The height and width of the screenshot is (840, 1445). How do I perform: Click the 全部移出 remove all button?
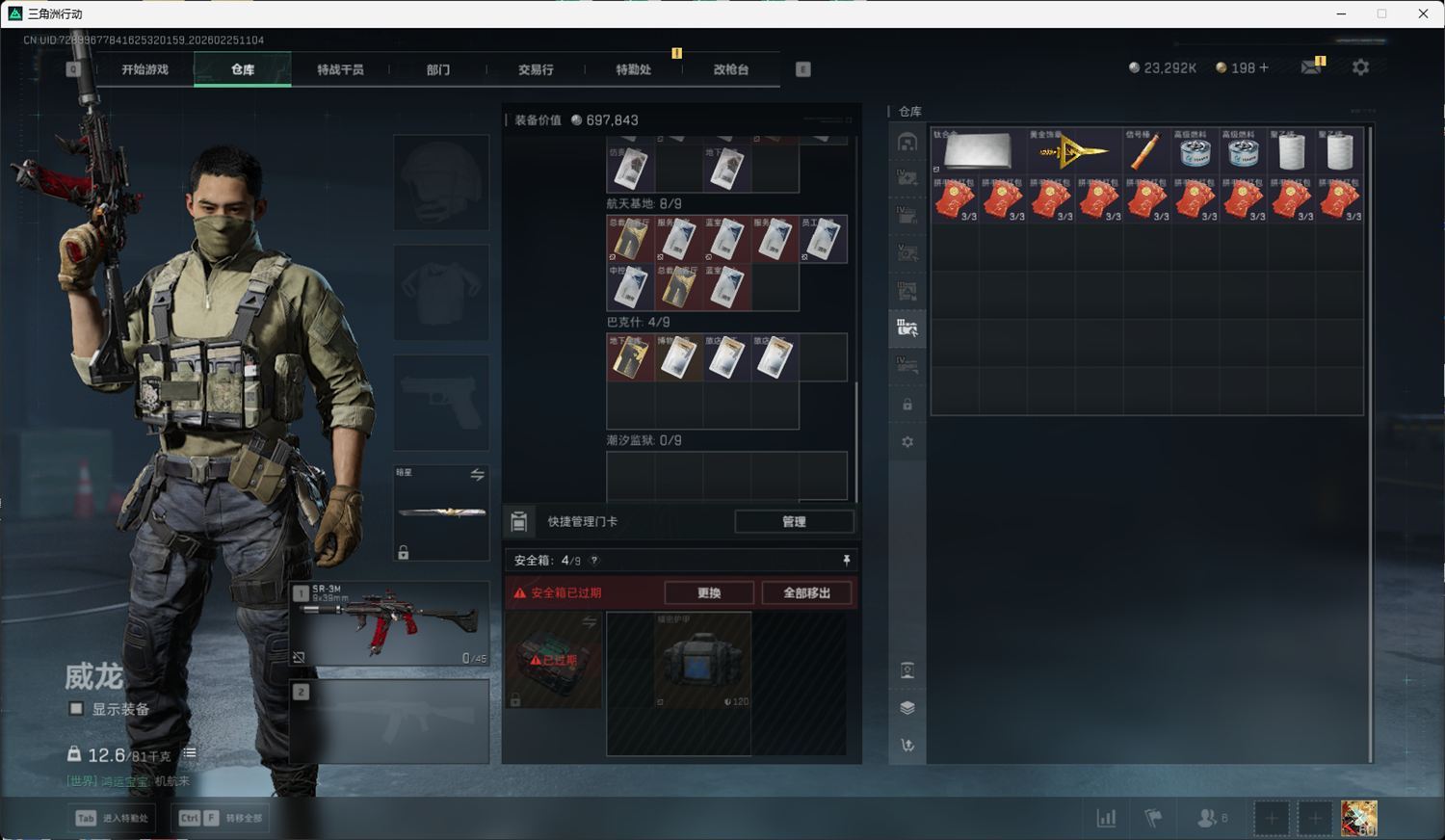pyautogui.click(x=806, y=592)
